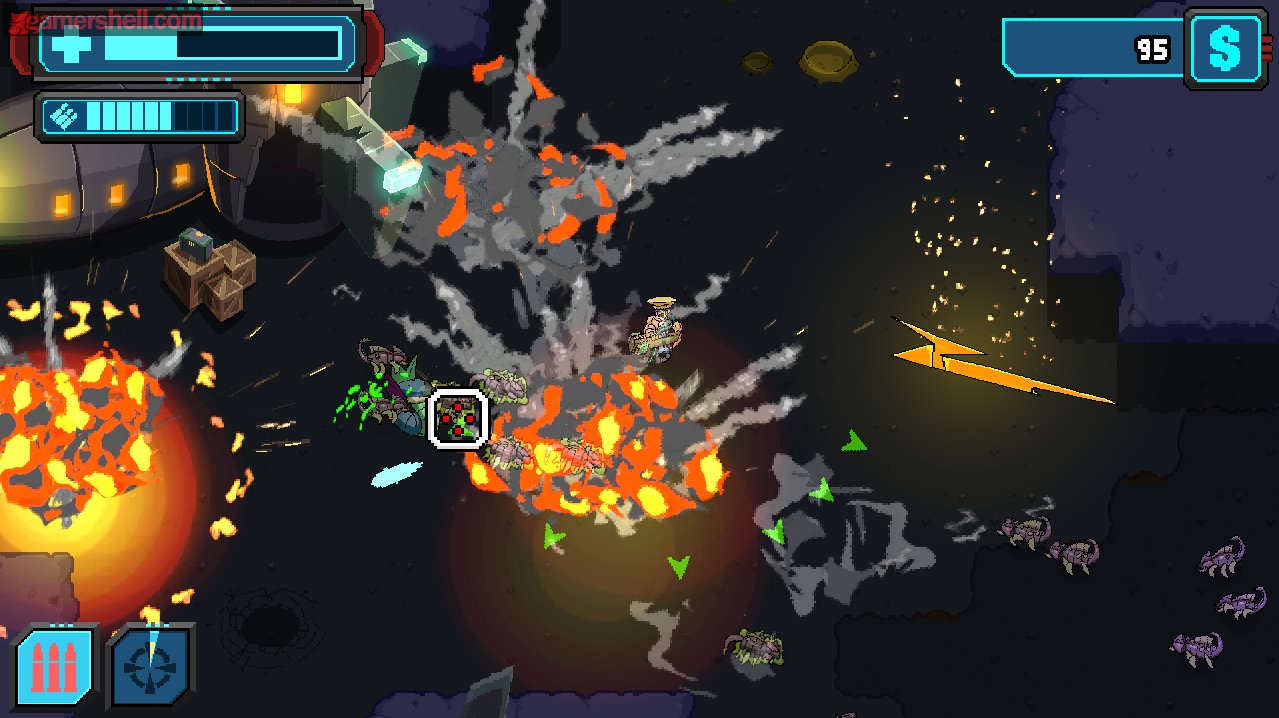1279x718 pixels.
Task: Select the red bullets ammo button
Action: click(x=55, y=666)
